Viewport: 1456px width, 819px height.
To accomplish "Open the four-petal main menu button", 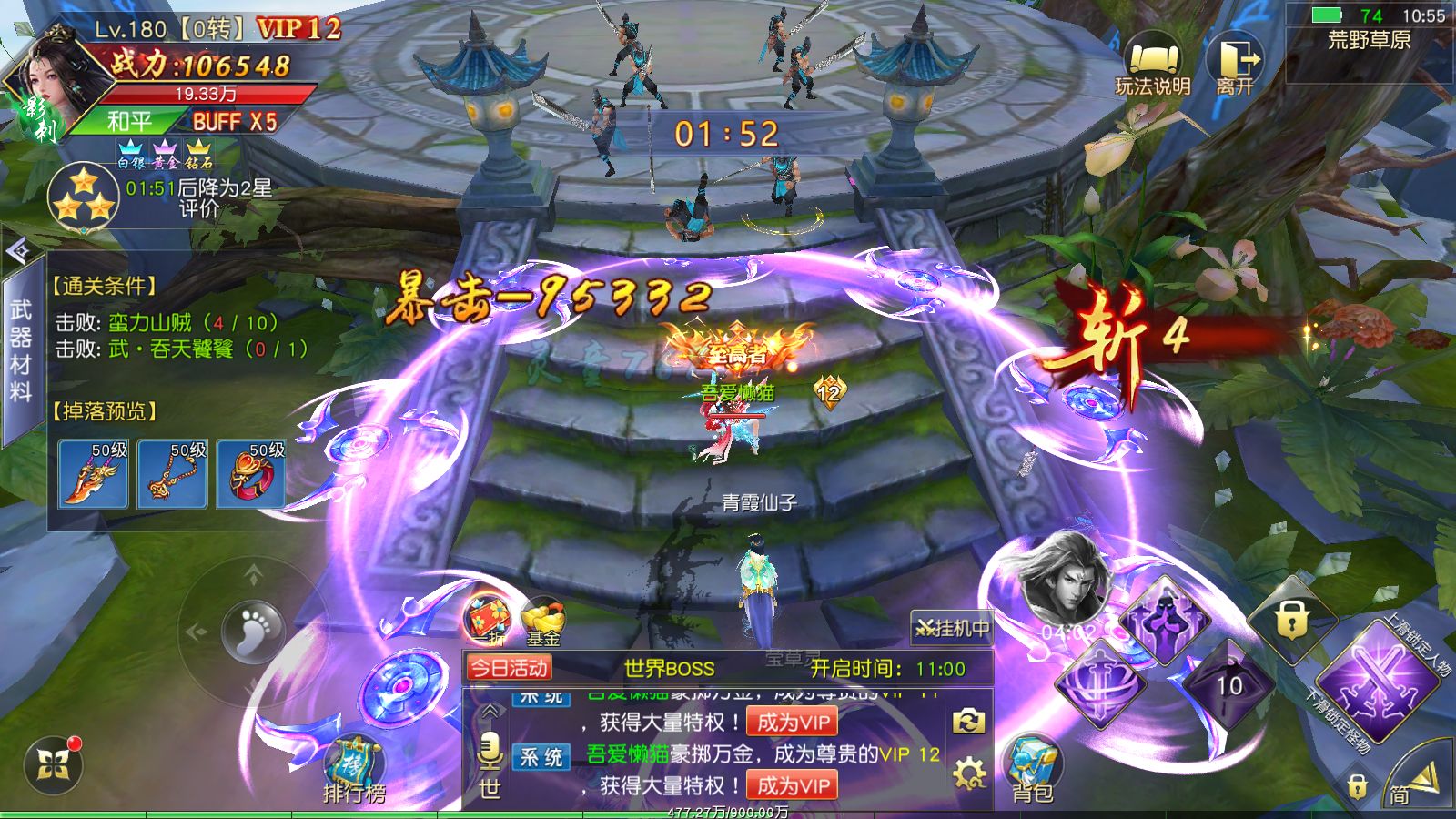I will click(54, 766).
